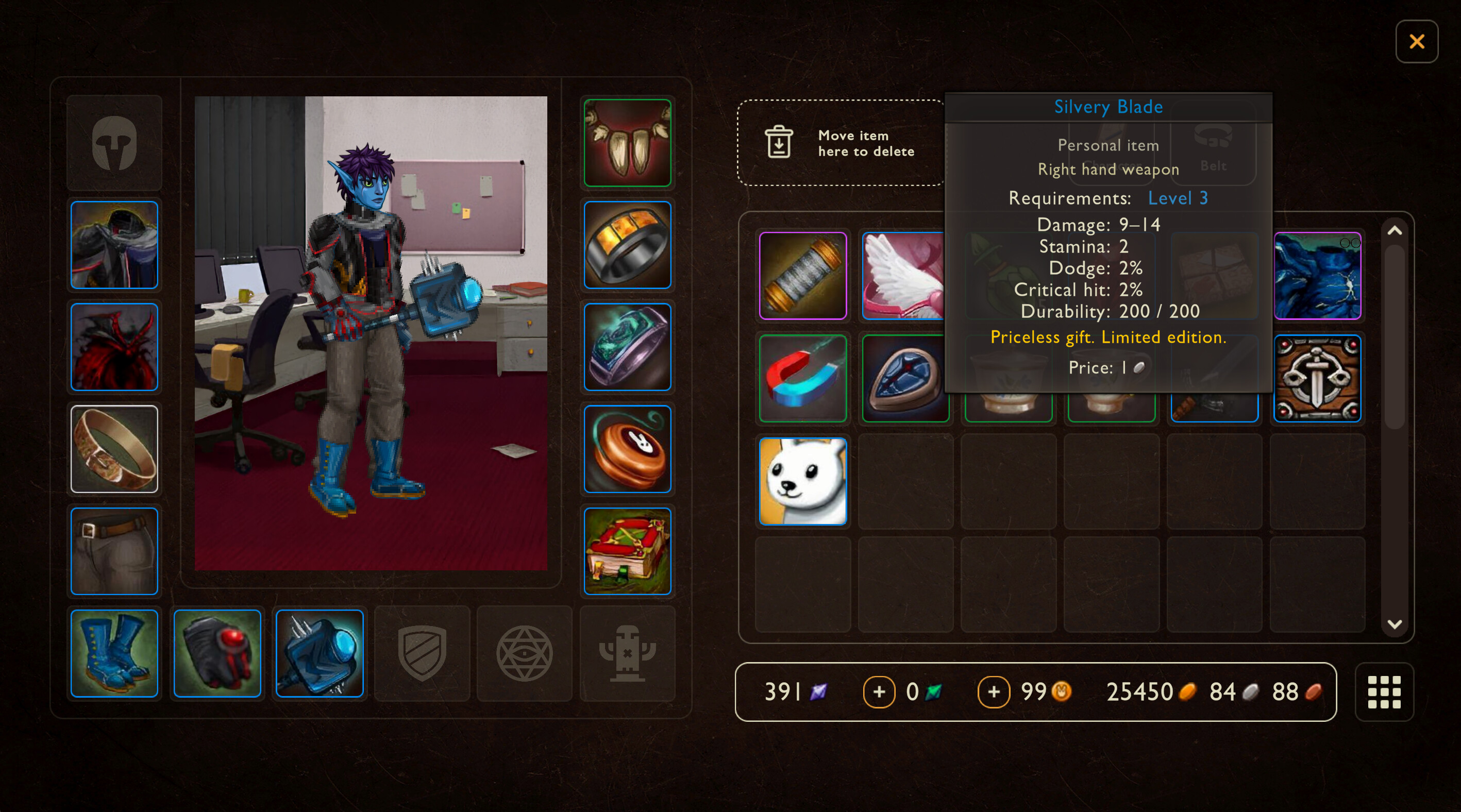The image size is (1461, 812).
Task: Select the equipped blue hammer weapon
Action: pos(320,654)
